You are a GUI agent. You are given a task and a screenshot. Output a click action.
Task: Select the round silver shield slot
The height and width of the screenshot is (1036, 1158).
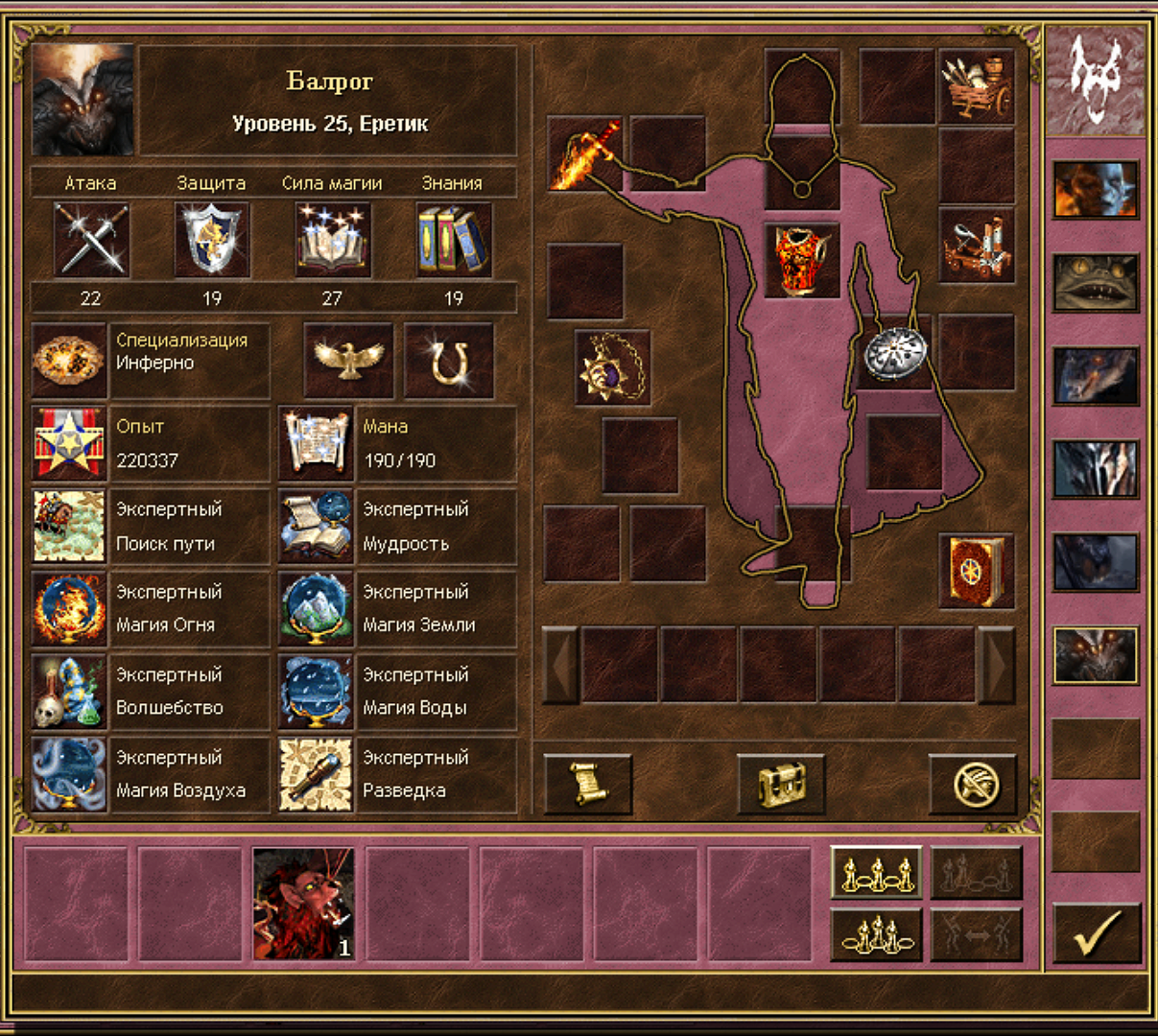893,352
